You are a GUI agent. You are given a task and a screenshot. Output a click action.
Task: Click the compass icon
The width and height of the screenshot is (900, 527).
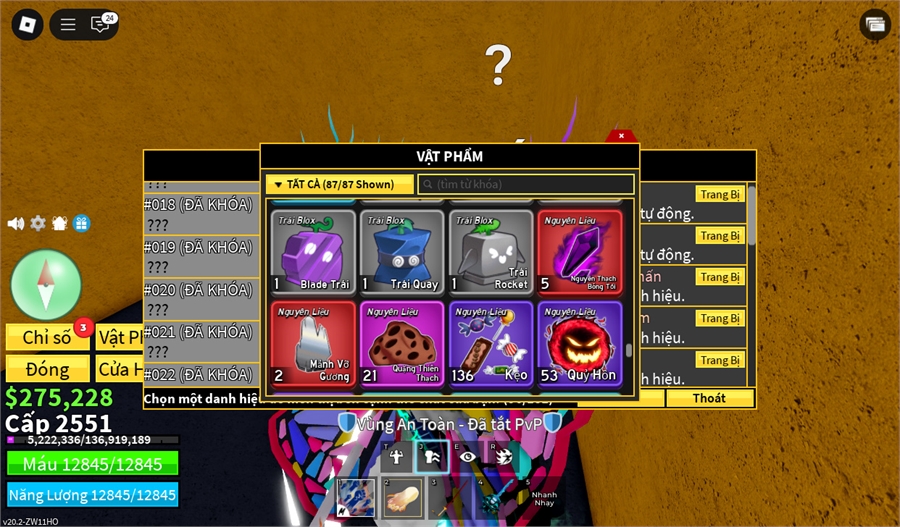[46, 284]
